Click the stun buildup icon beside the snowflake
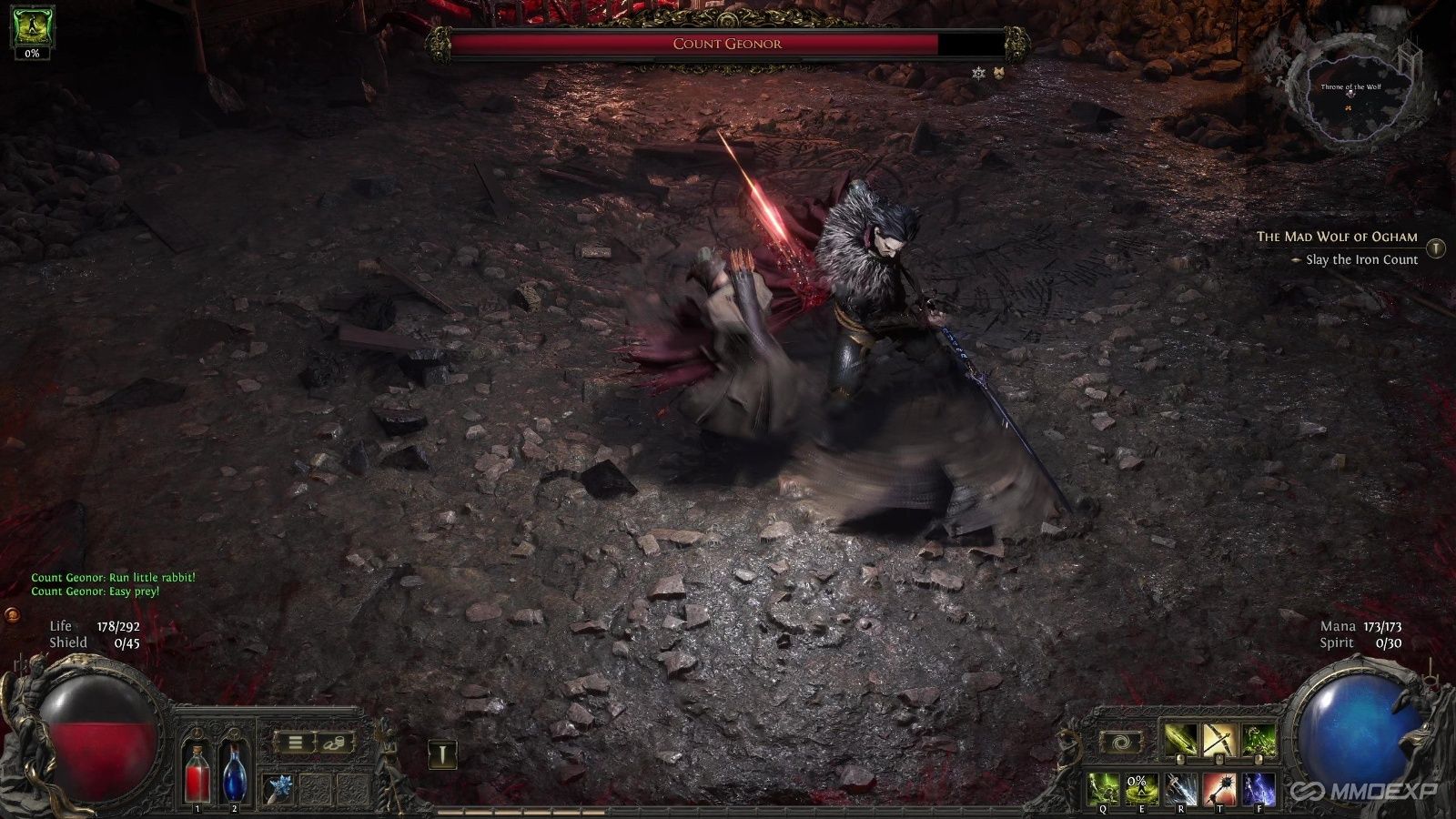Viewport: 1456px width, 819px height. (998, 74)
